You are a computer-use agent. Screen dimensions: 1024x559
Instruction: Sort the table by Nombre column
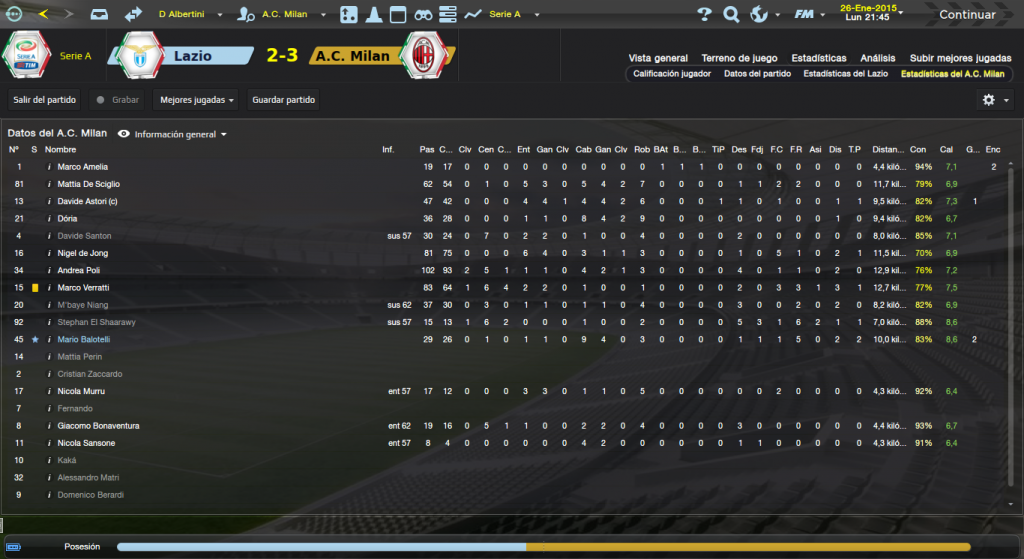coord(61,149)
